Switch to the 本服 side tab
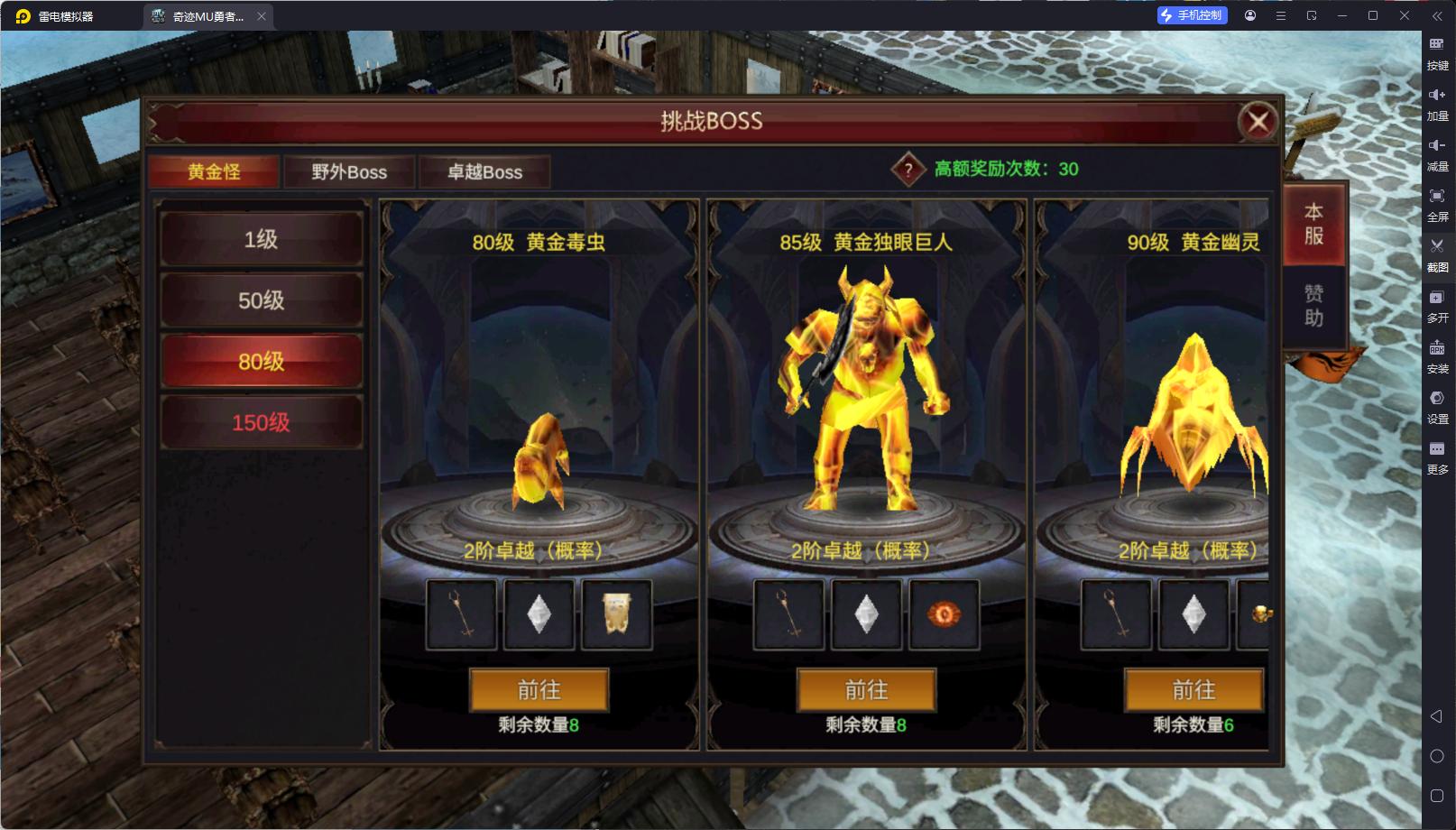 click(x=1313, y=224)
